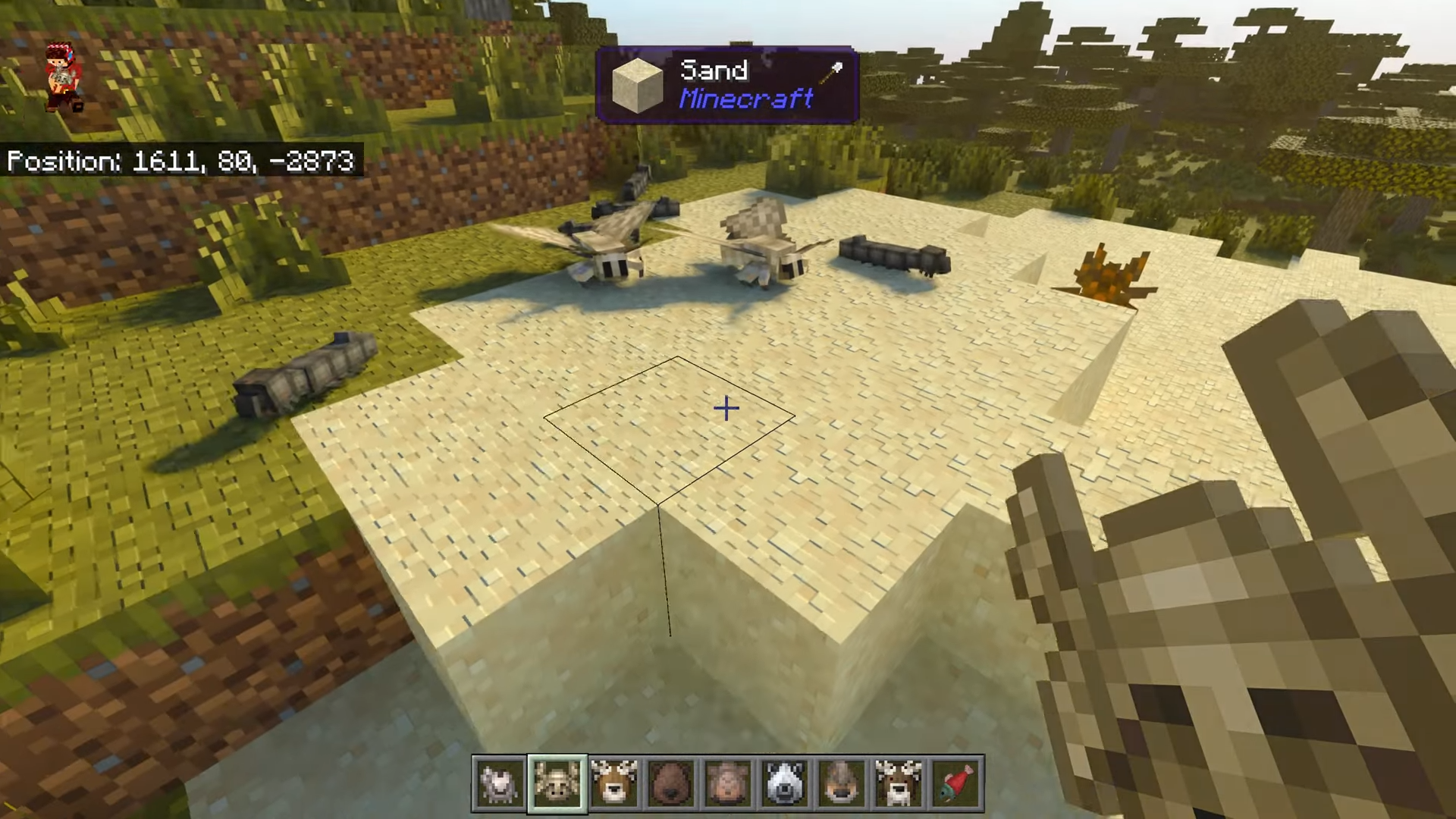
Task: Choose the highlighted beige horned head slot
Action: coord(557,783)
